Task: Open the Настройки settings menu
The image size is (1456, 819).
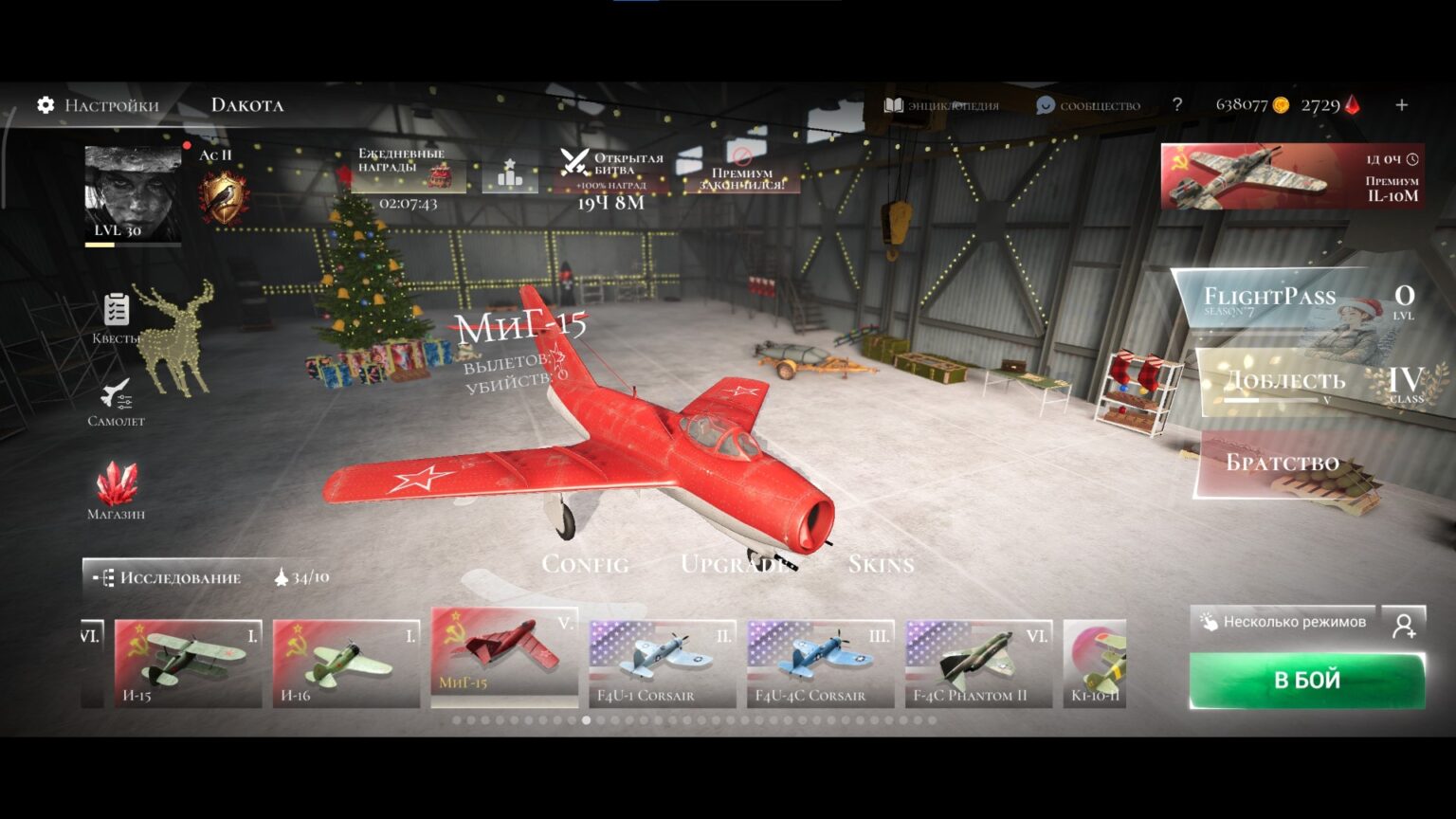Action: (x=98, y=105)
